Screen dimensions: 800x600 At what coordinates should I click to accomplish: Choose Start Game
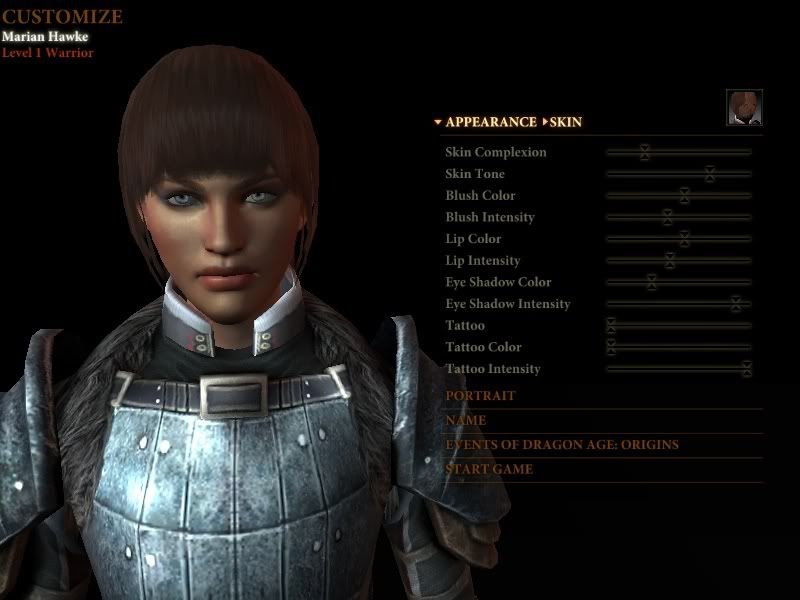coord(489,469)
